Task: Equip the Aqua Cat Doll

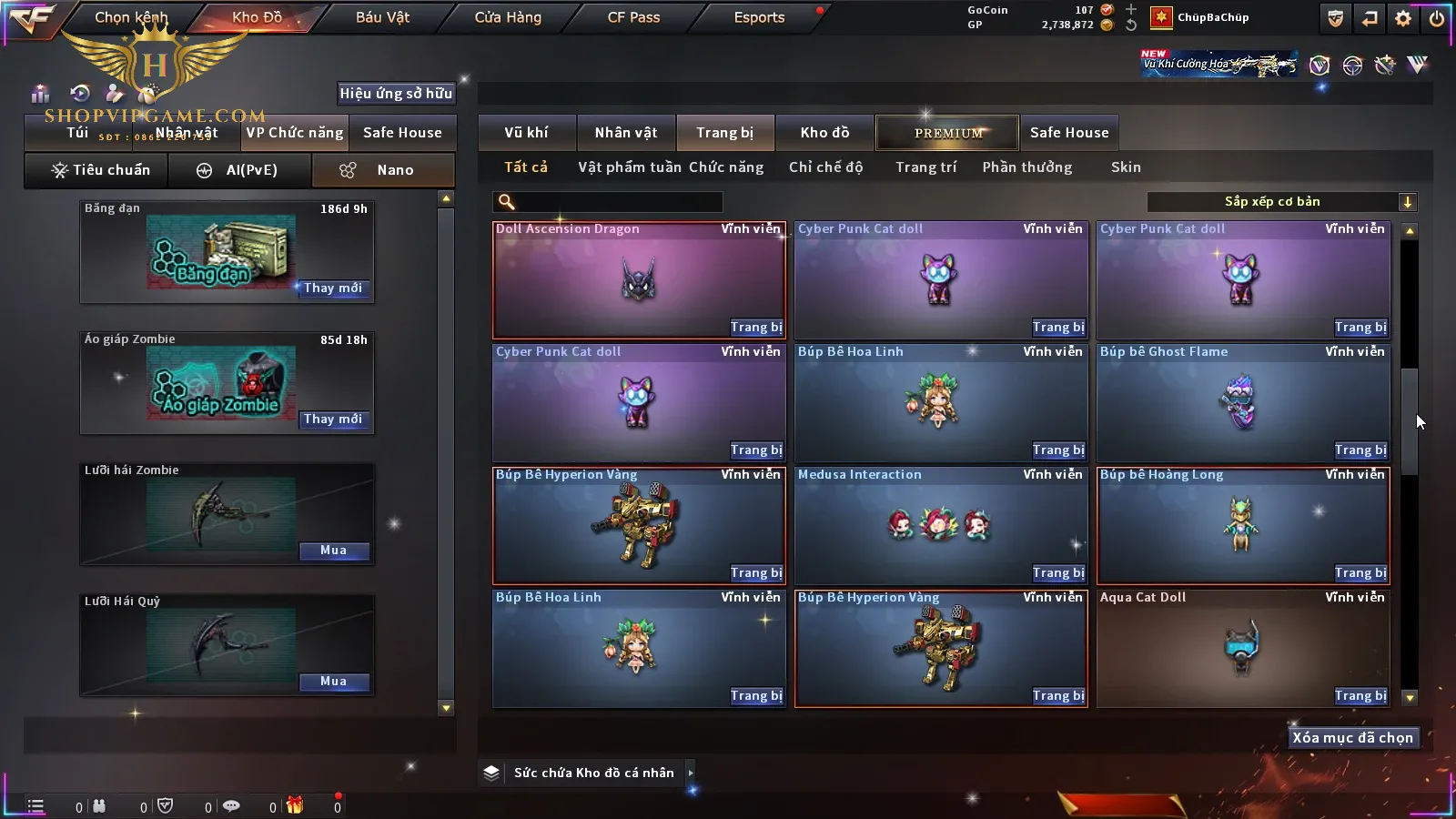Action: [1360, 696]
